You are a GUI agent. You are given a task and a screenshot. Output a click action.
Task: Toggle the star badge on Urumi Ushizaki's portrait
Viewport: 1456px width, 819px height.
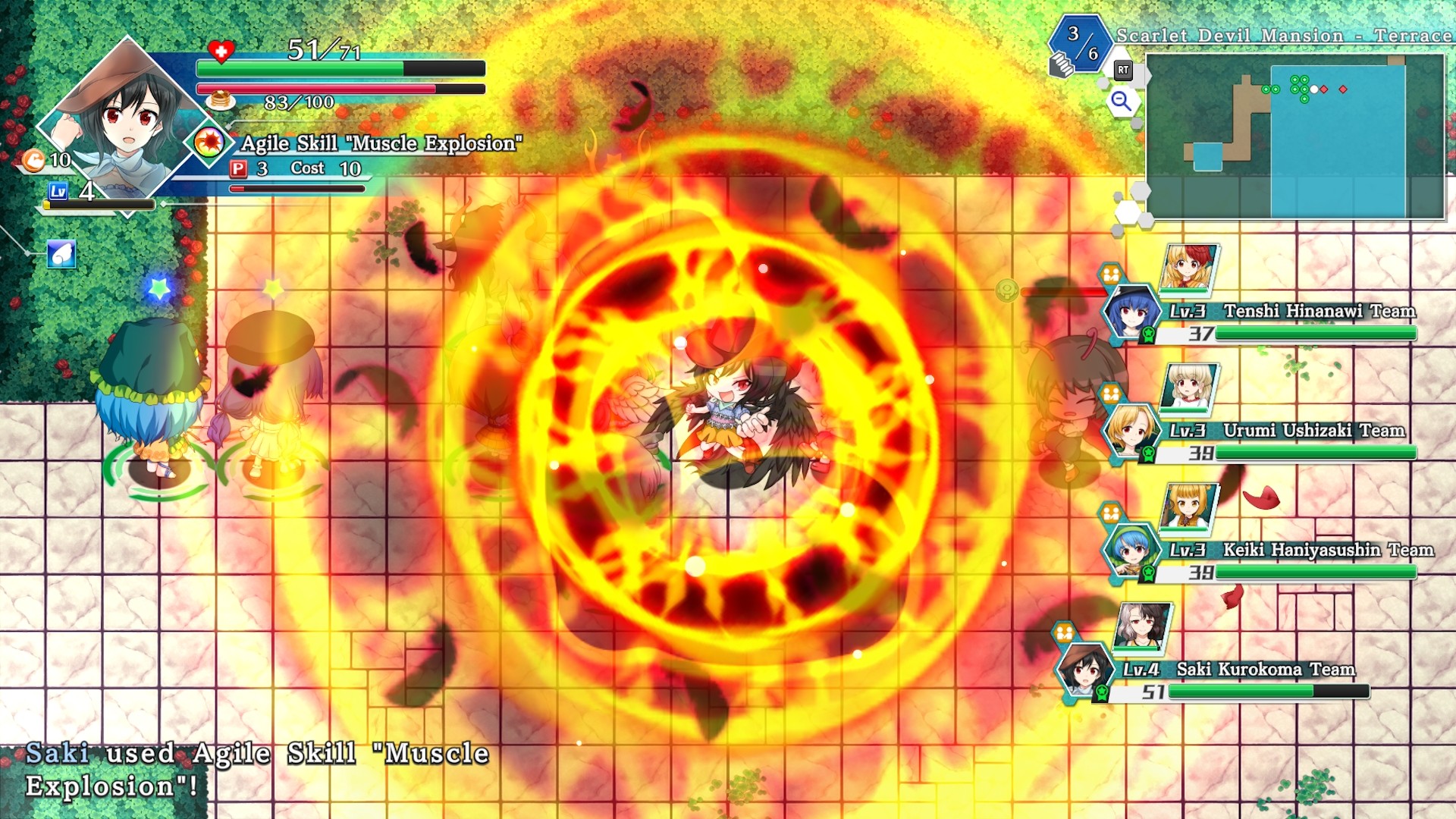[x=1147, y=453]
